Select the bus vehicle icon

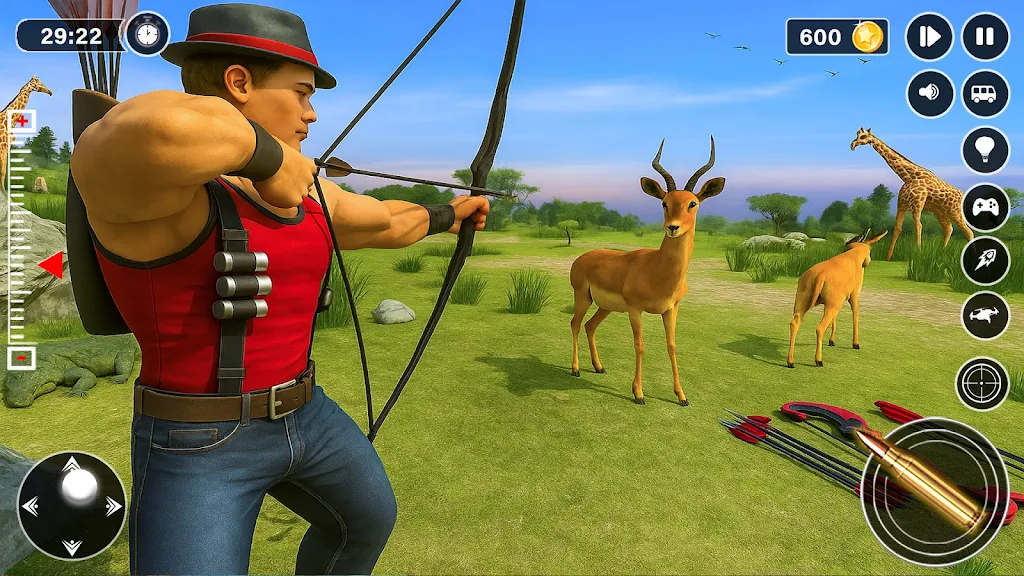click(x=985, y=94)
